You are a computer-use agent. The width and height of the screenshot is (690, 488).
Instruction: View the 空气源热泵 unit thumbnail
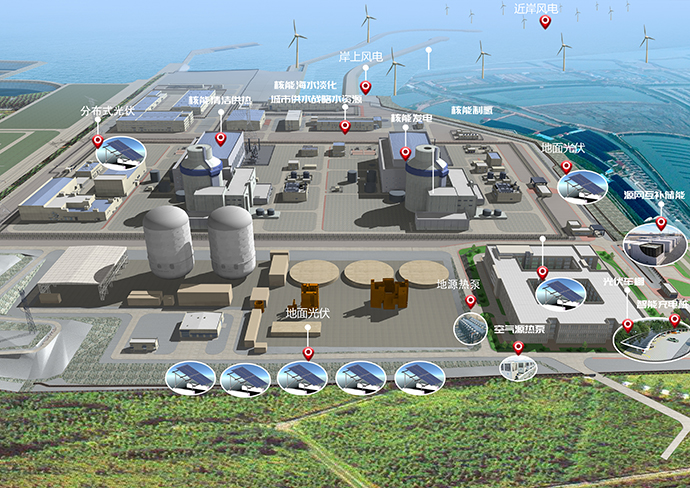click(x=520, y=368)
